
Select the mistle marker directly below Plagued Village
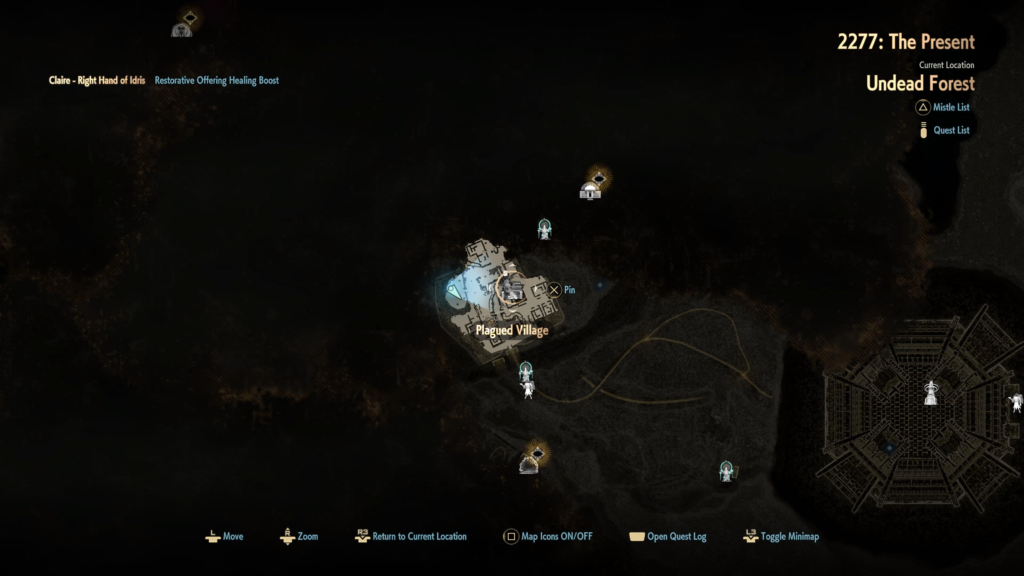pos(525,373)
